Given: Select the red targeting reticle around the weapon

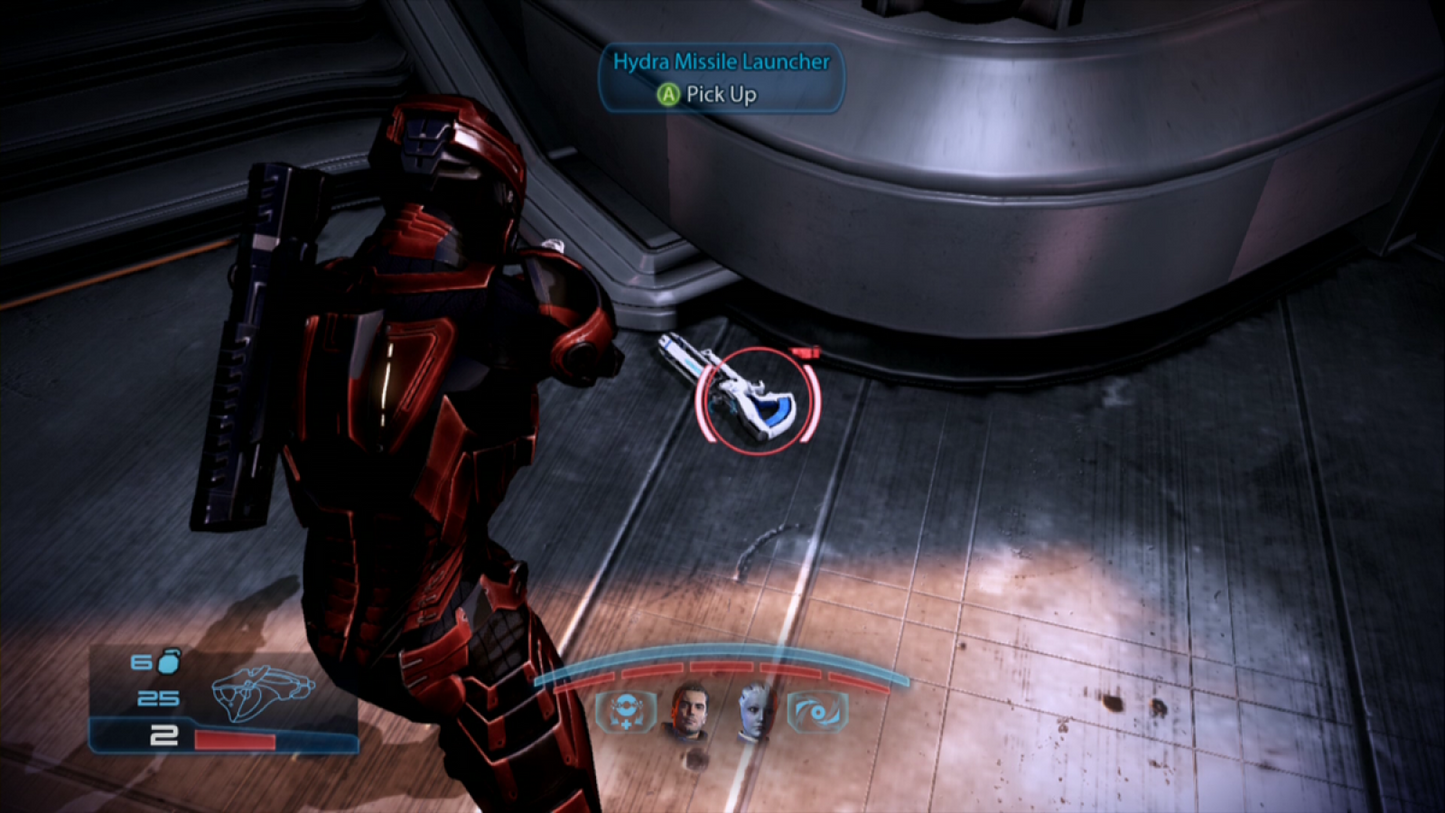Looking at the screenshot, I should (757, 398).
